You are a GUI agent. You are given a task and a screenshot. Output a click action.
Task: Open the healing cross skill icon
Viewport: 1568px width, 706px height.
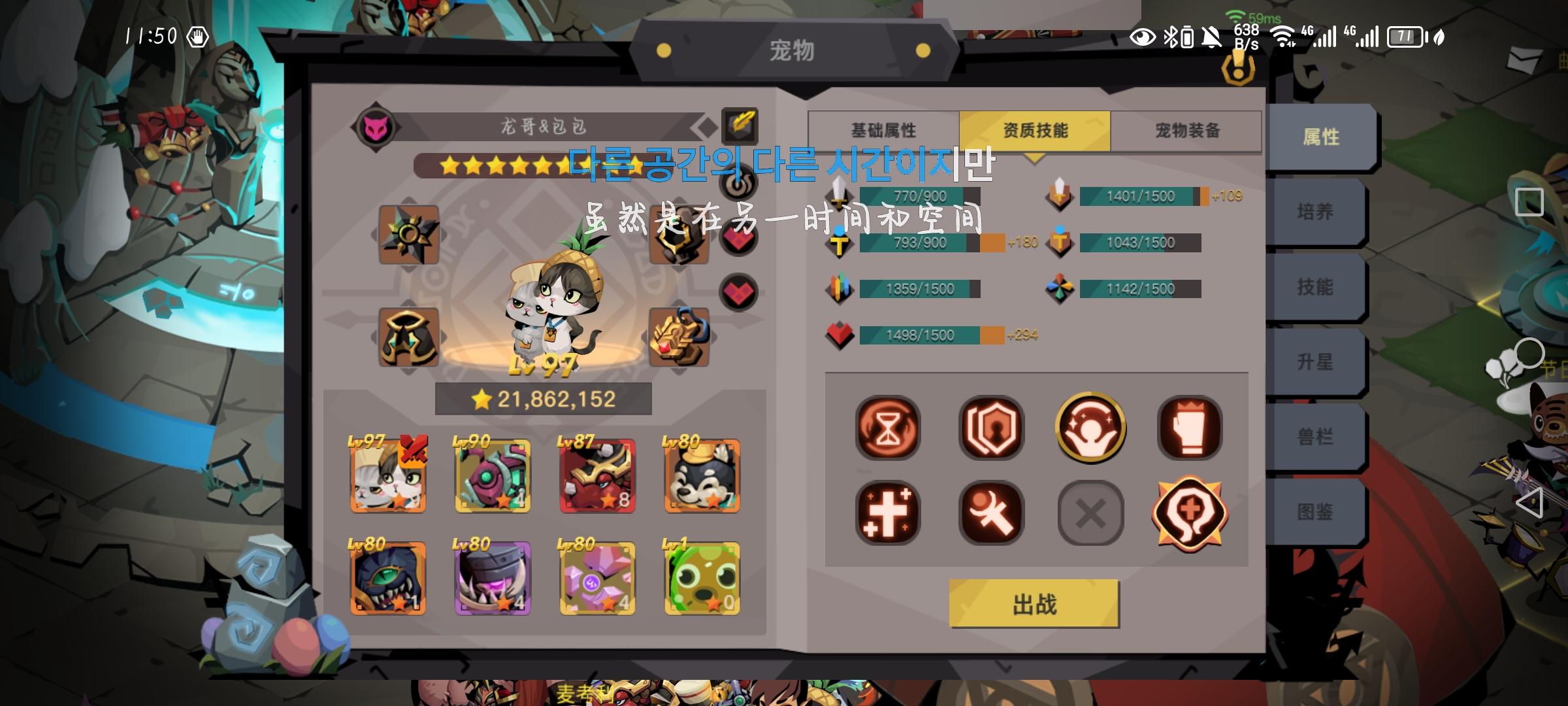click(x=888, y=512)
